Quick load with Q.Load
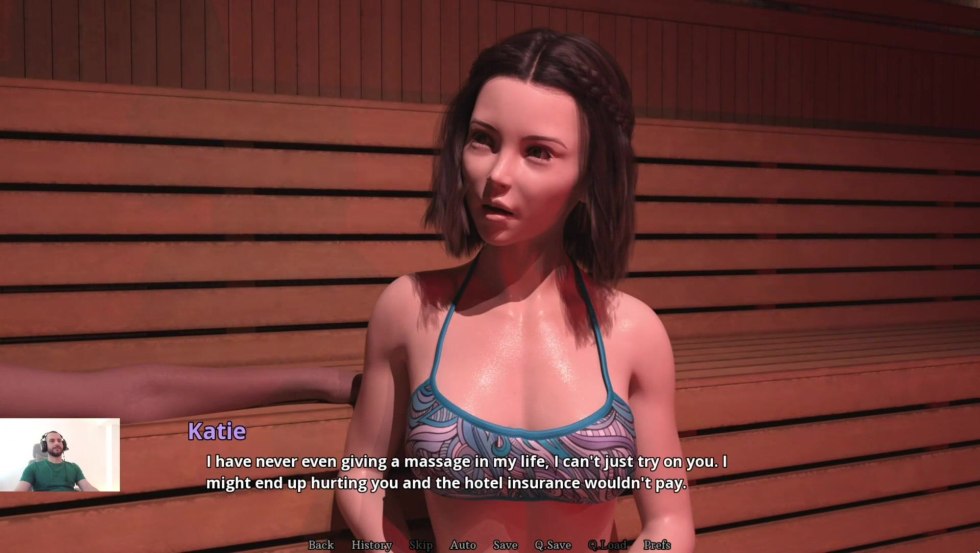 tap(607, 545)
